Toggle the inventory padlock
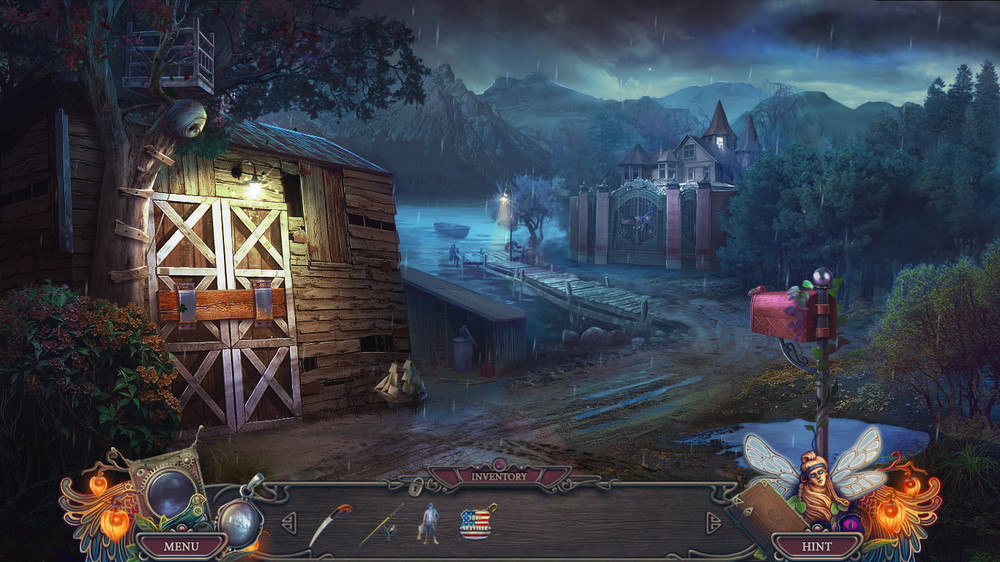1000x562 pixels. tap(415, 486)
